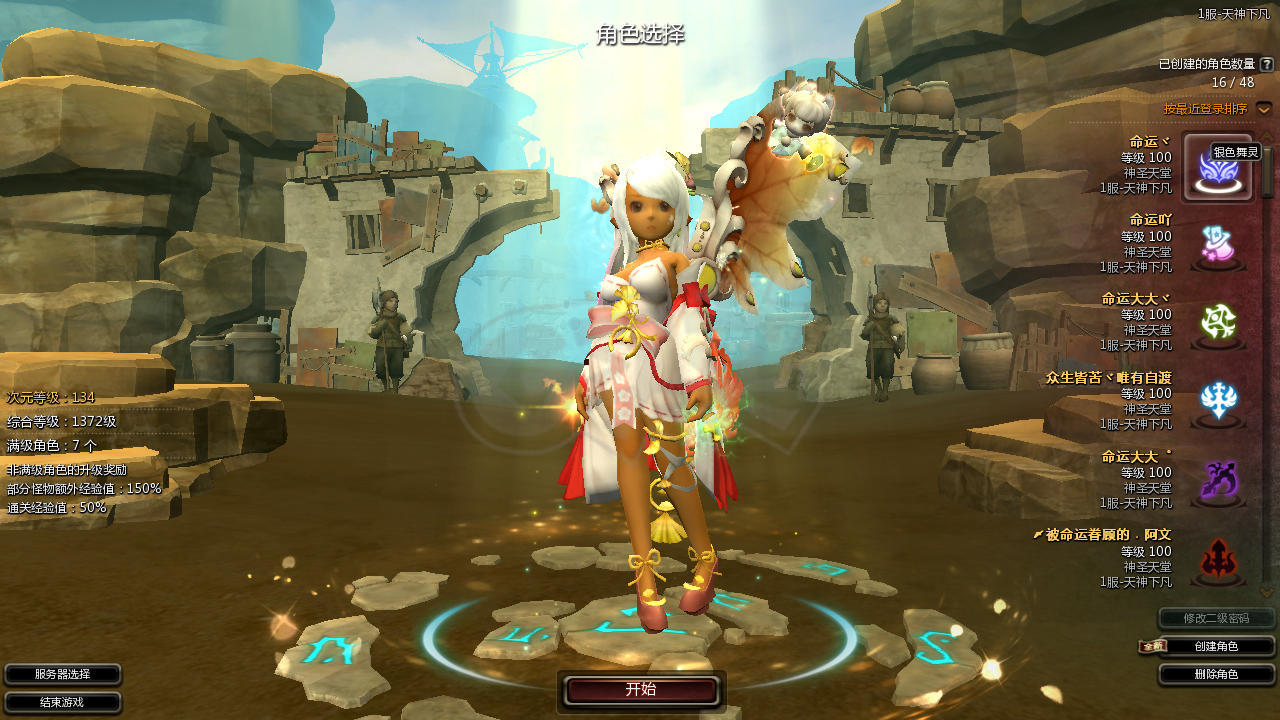The height and width of the screenshot is (720, 1280).
Task: Click the character list scroll-down arrow
Action: [1267, 591]
